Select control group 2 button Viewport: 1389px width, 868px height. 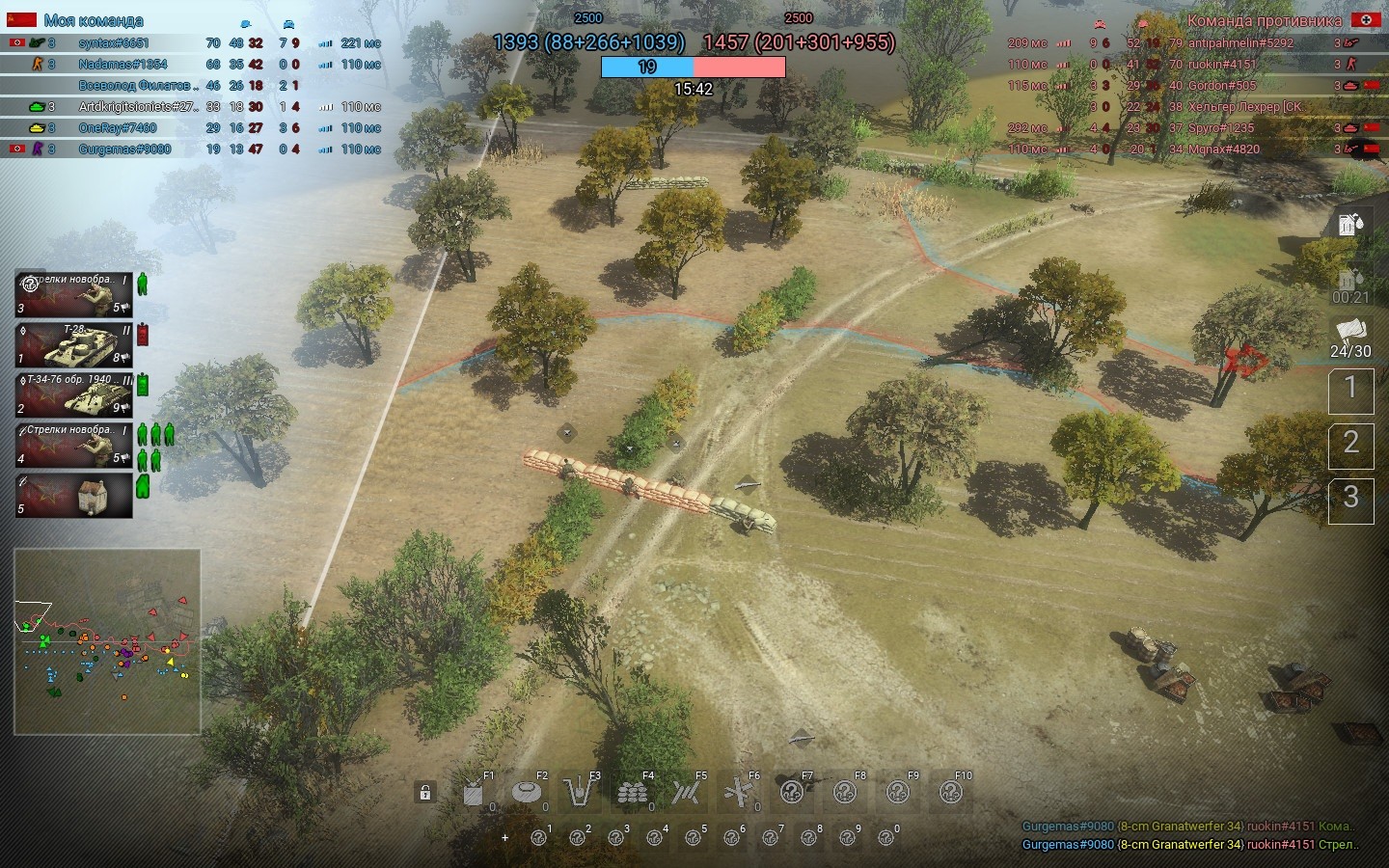click(1350, 444)
